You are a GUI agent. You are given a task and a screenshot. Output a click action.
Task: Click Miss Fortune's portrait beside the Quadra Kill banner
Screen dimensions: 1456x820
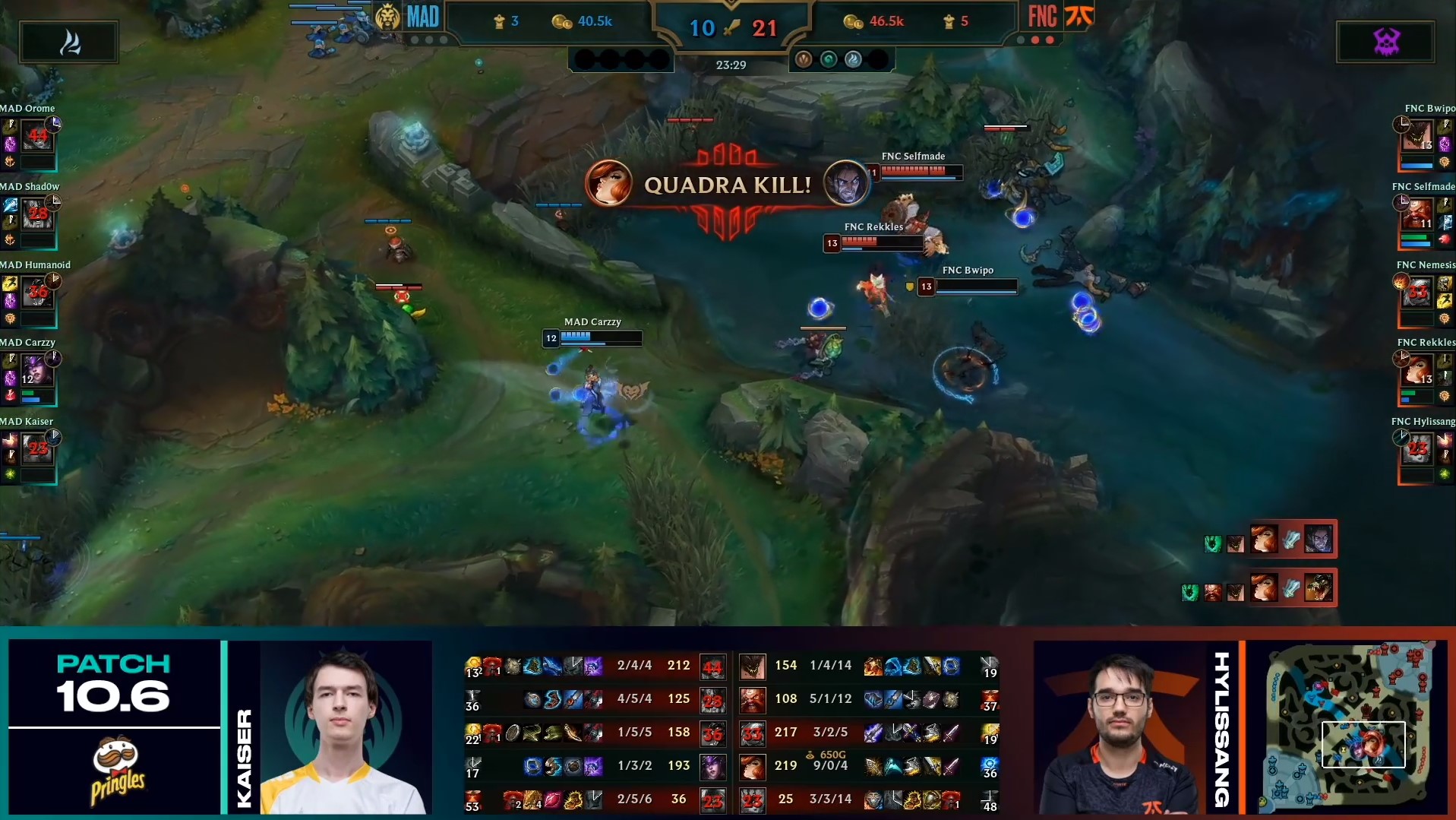(609, 183)
